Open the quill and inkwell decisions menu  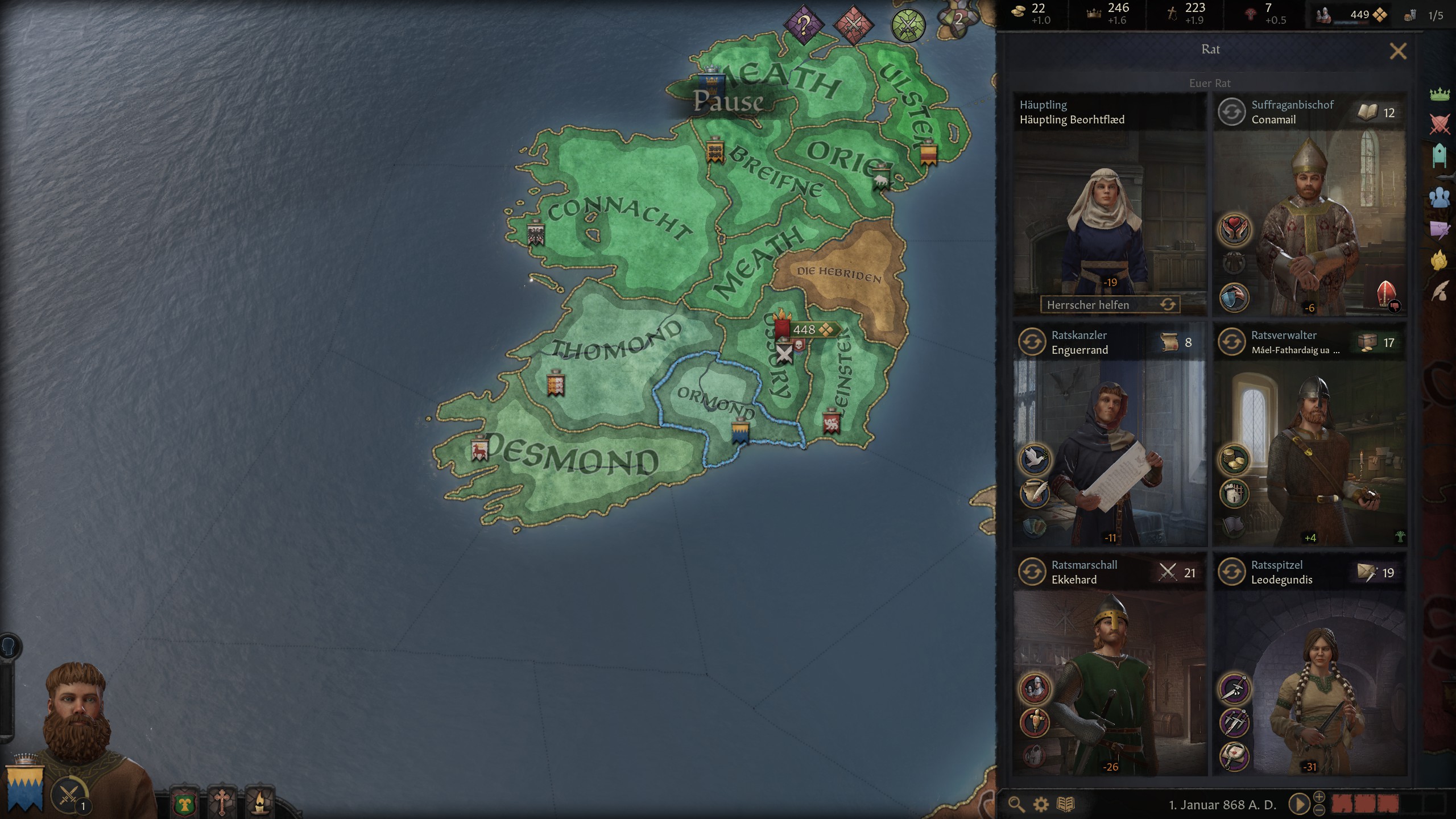pos(1440,291)
